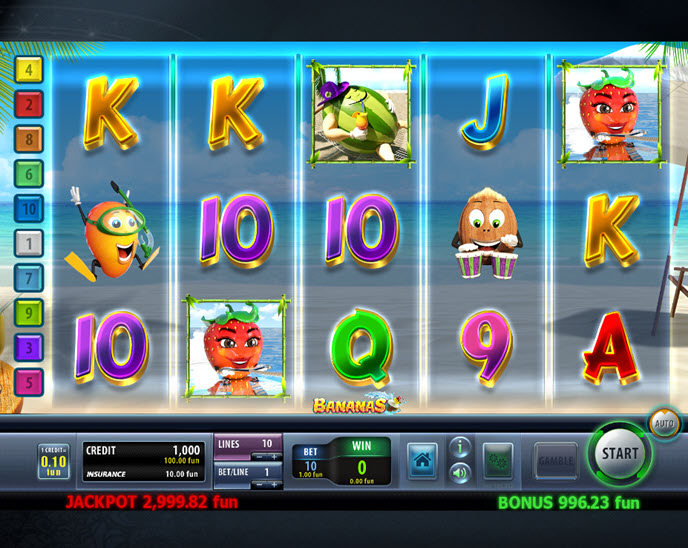Select payline number 10 blue marker
The height and width of the screenshot is (548, 688).
pyautogui.click(x=30, y=208)
